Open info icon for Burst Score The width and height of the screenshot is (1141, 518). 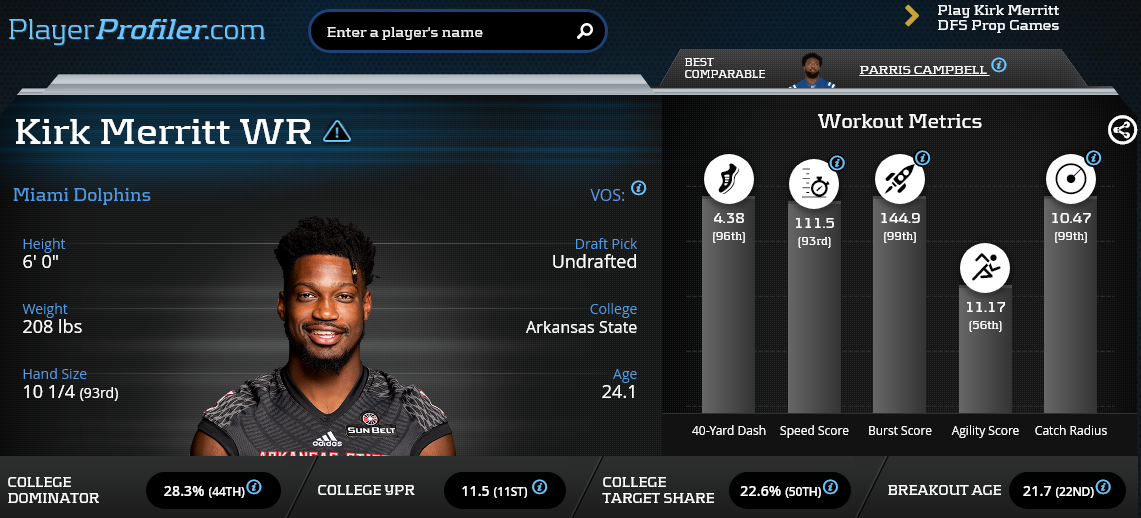(922, 158)
